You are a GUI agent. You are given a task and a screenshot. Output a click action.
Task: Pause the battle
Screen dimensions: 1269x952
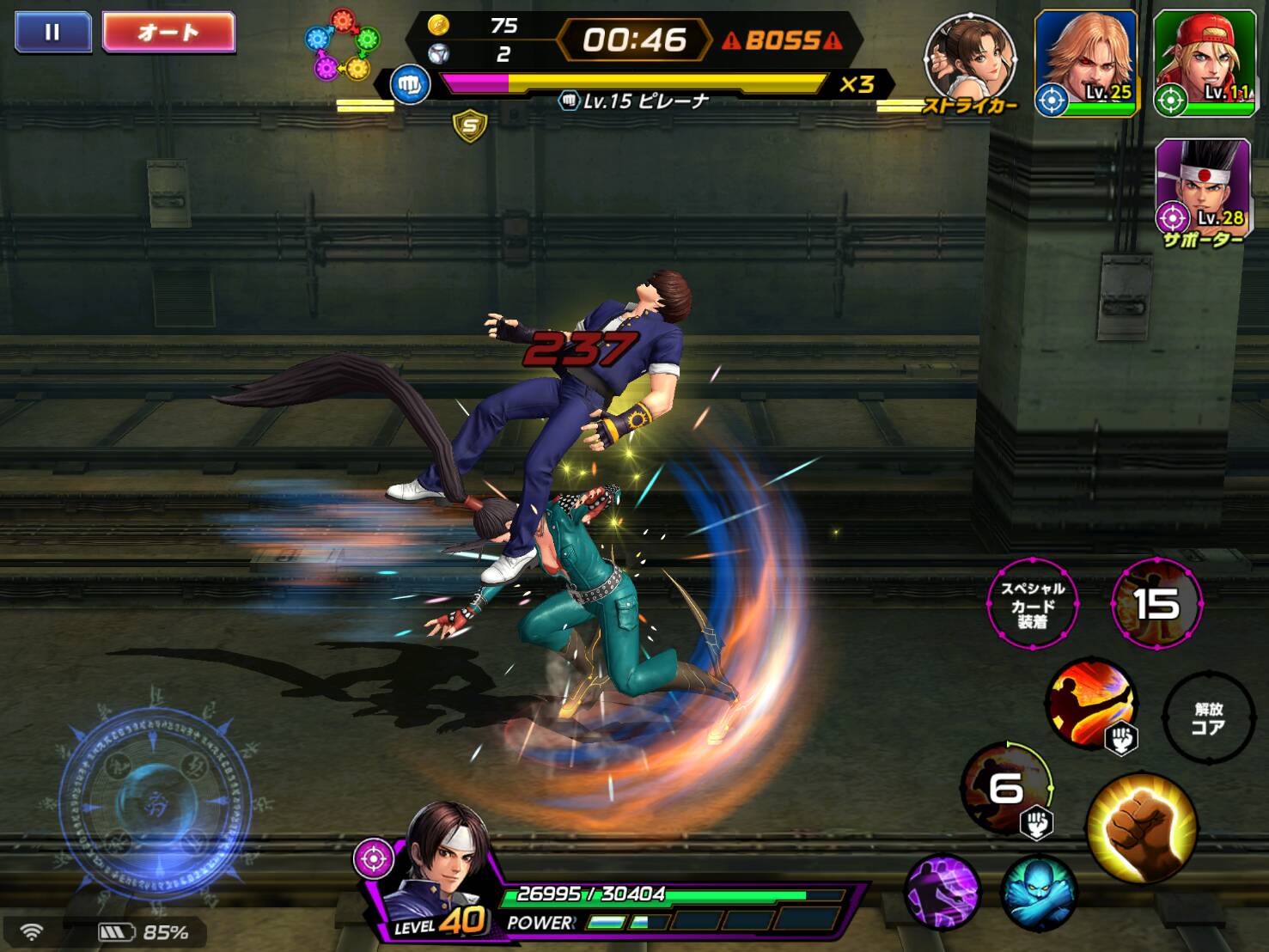coord(52,33)
